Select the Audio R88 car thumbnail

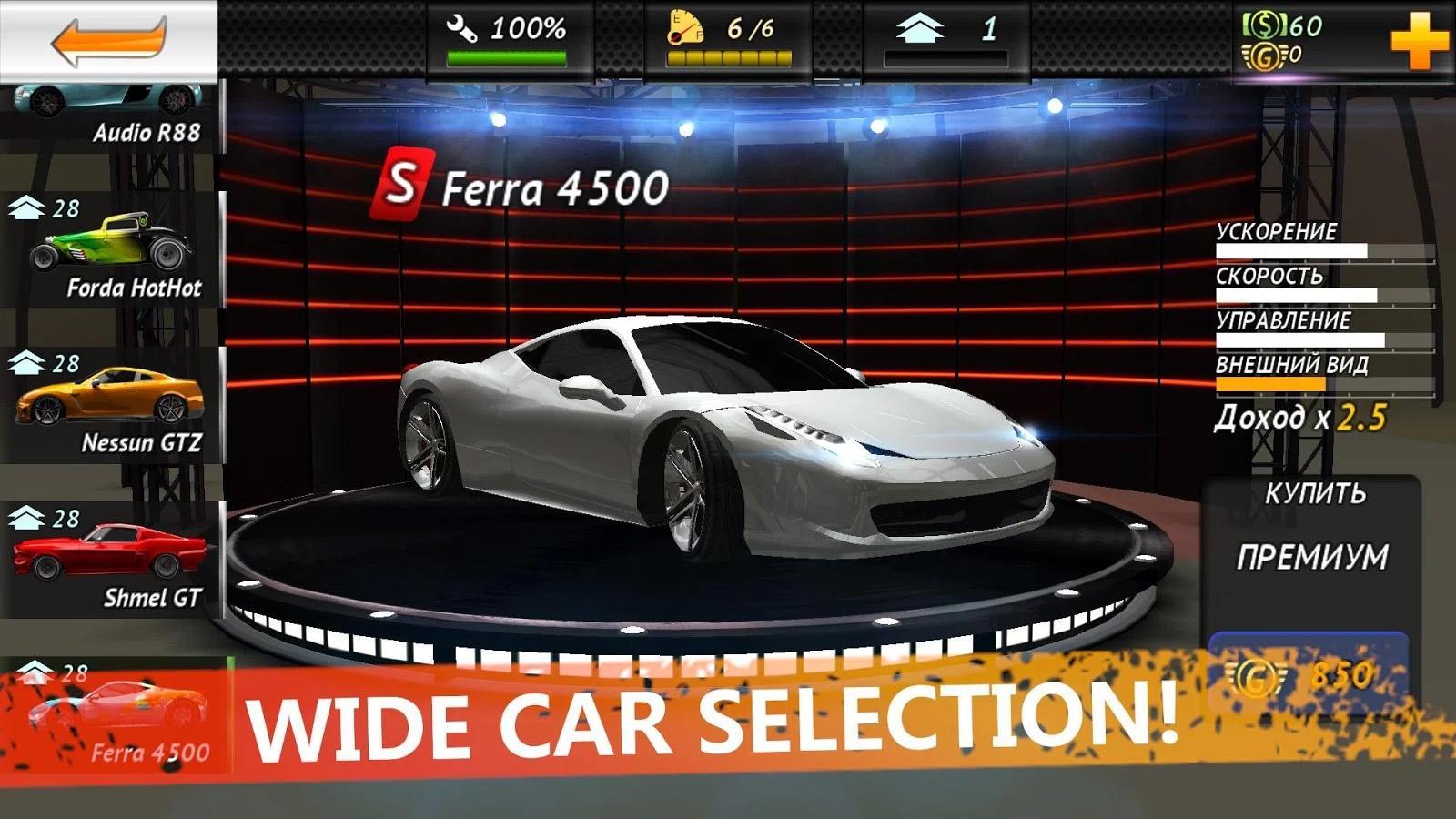(x=100, y=100)
